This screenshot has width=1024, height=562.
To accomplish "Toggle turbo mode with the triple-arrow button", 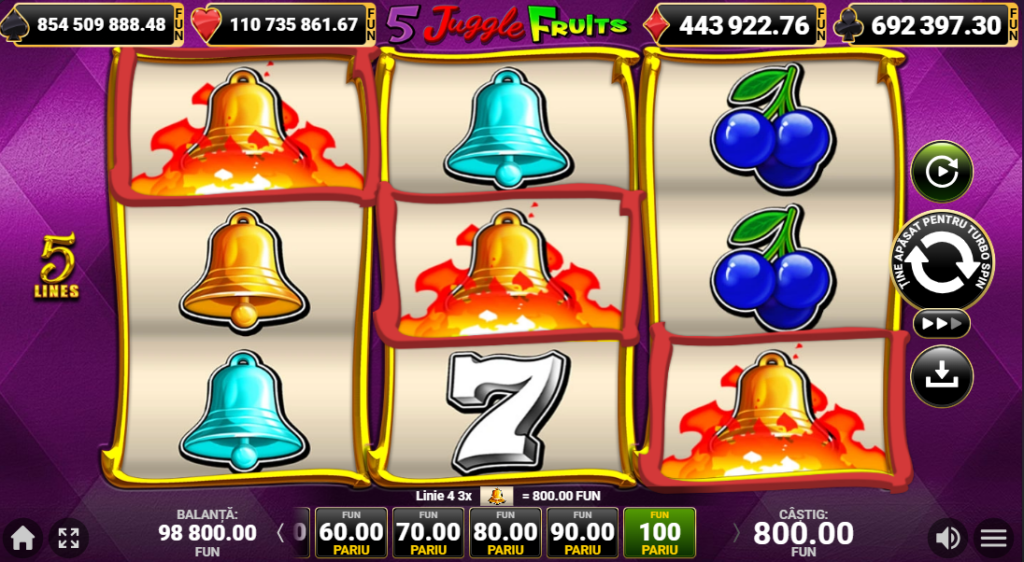I will [x=941, y=324].
